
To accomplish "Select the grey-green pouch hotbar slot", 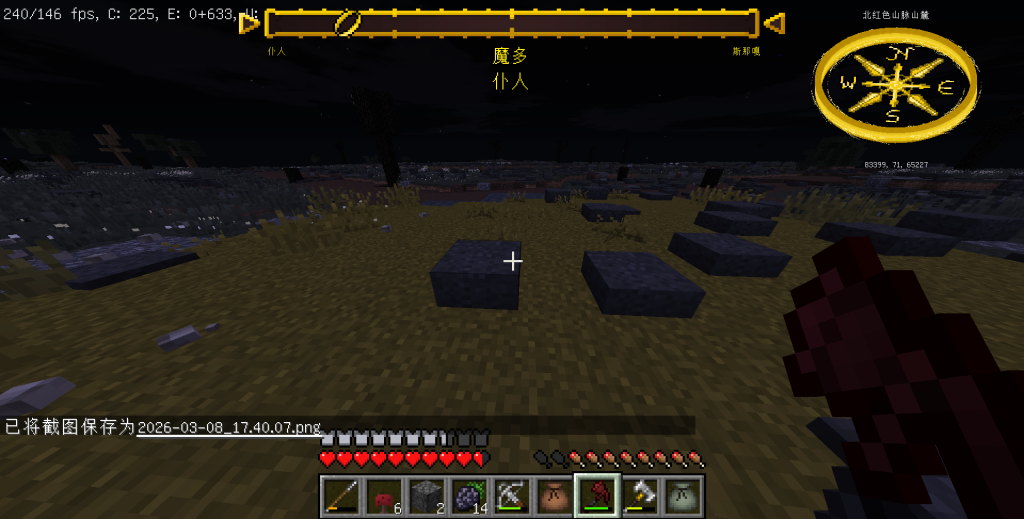I will [x=683, y=495].
